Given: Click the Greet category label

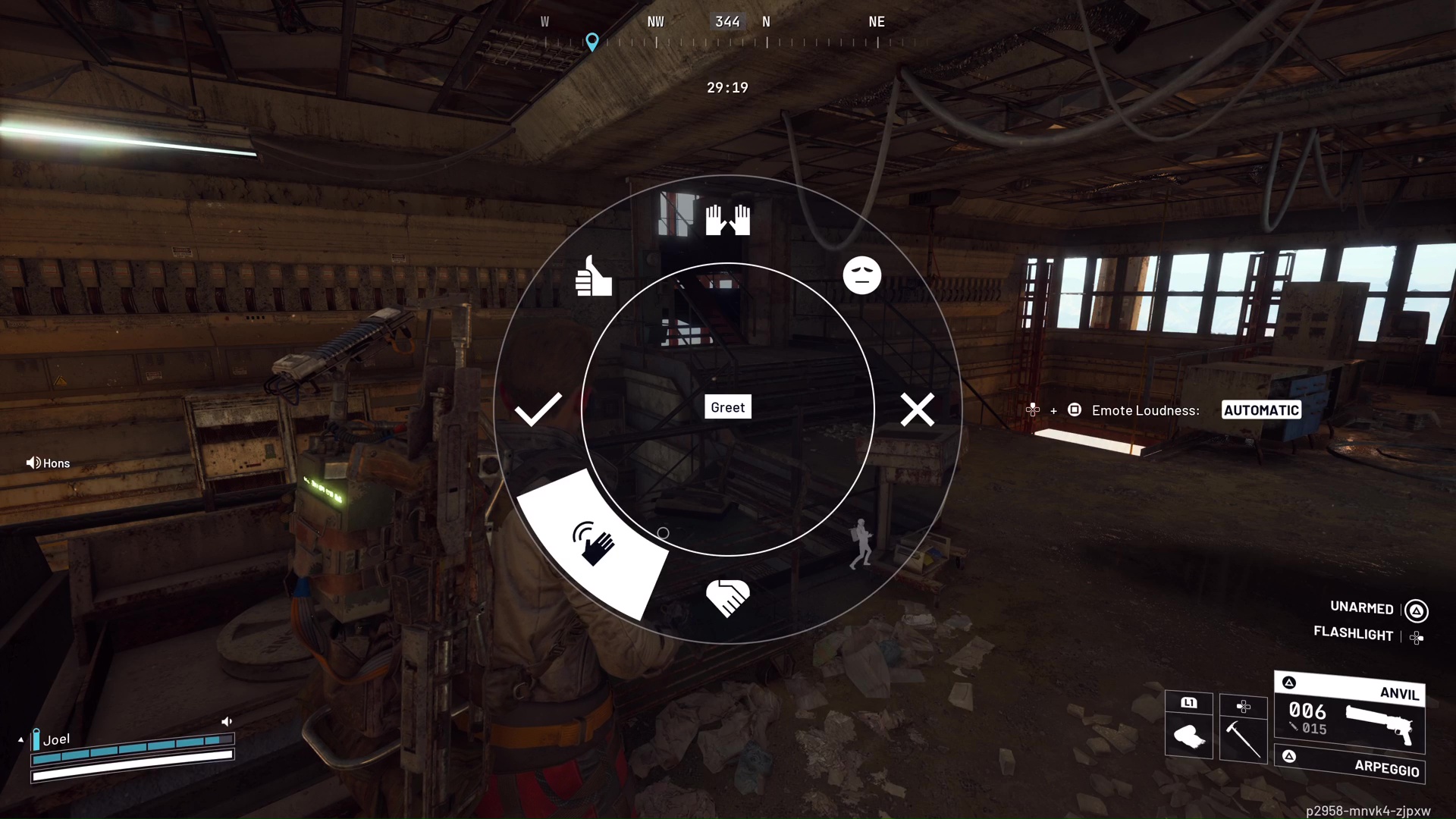Looking at the screenshot, I should [x=727, y=406].
